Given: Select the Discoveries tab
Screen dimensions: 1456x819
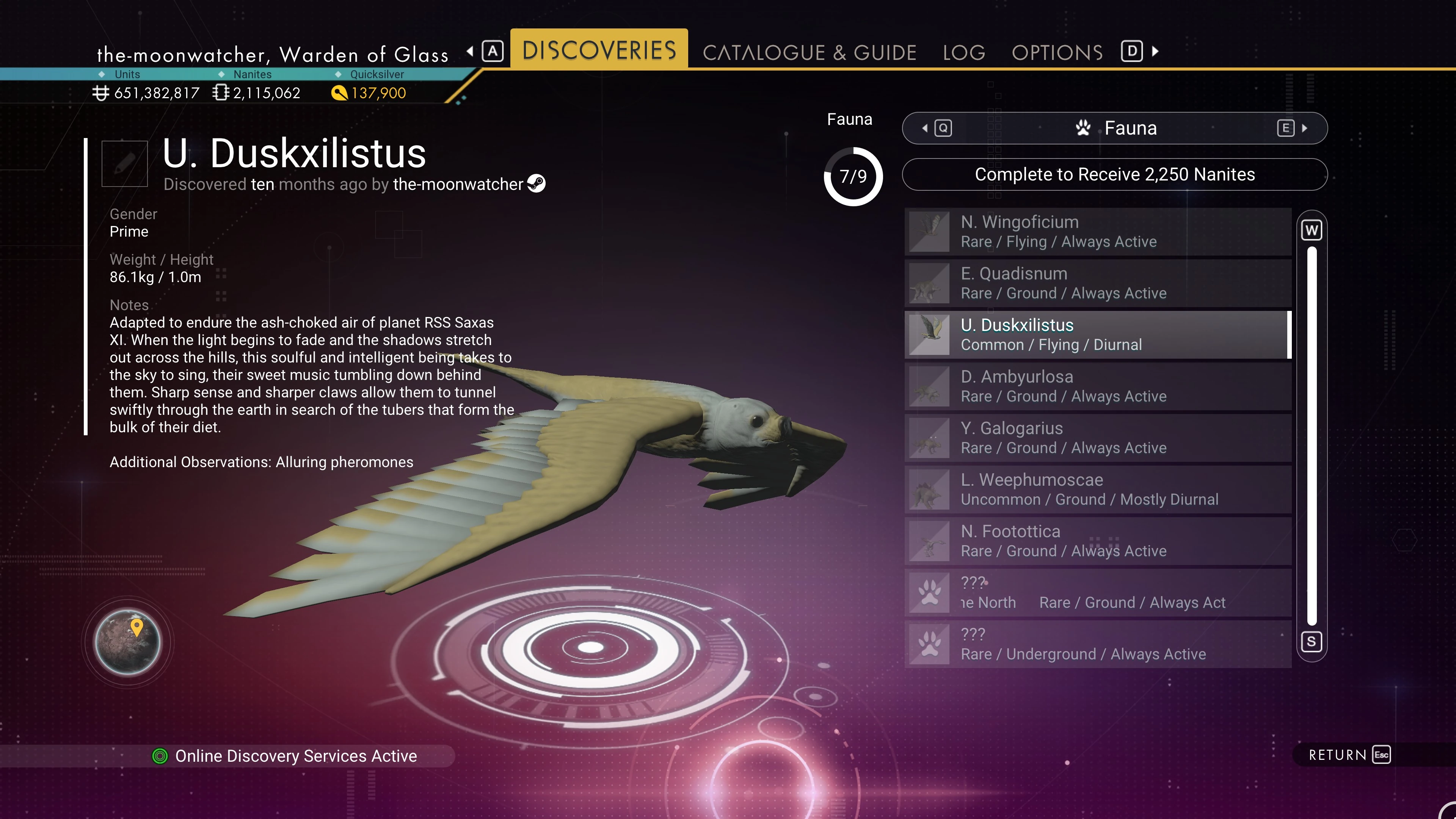Looking at the screenshot, I should 599,50.
